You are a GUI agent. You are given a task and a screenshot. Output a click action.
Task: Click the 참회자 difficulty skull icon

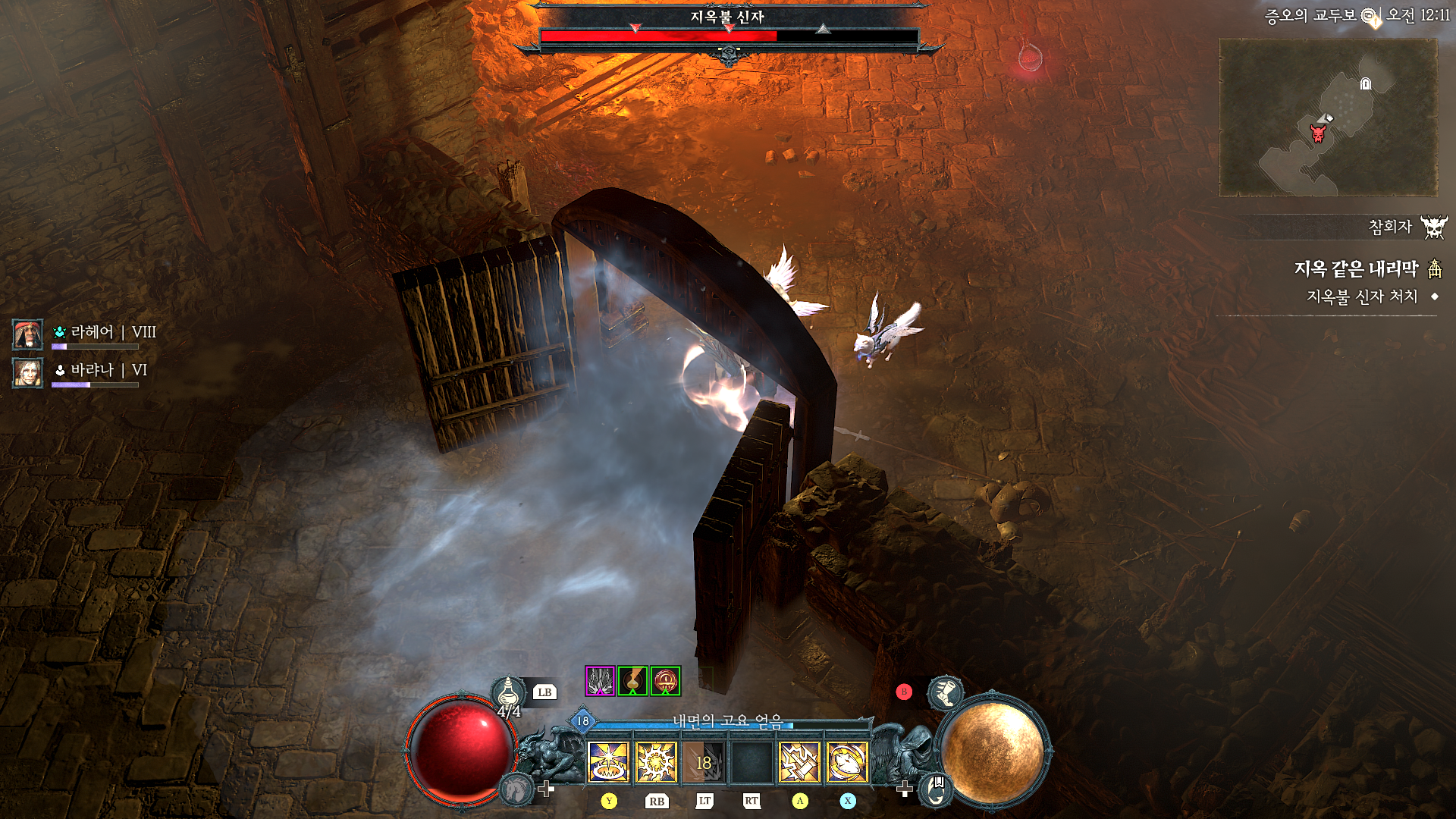1433,227
